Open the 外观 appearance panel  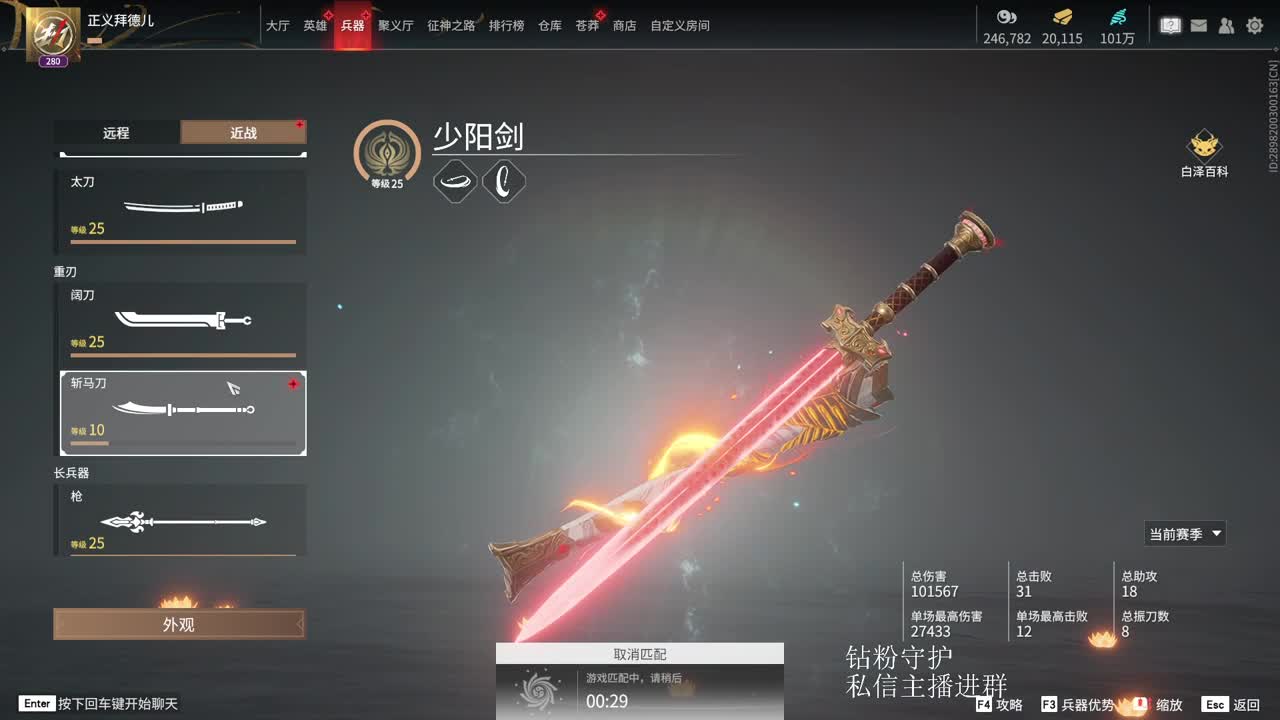tap(179, 624)
